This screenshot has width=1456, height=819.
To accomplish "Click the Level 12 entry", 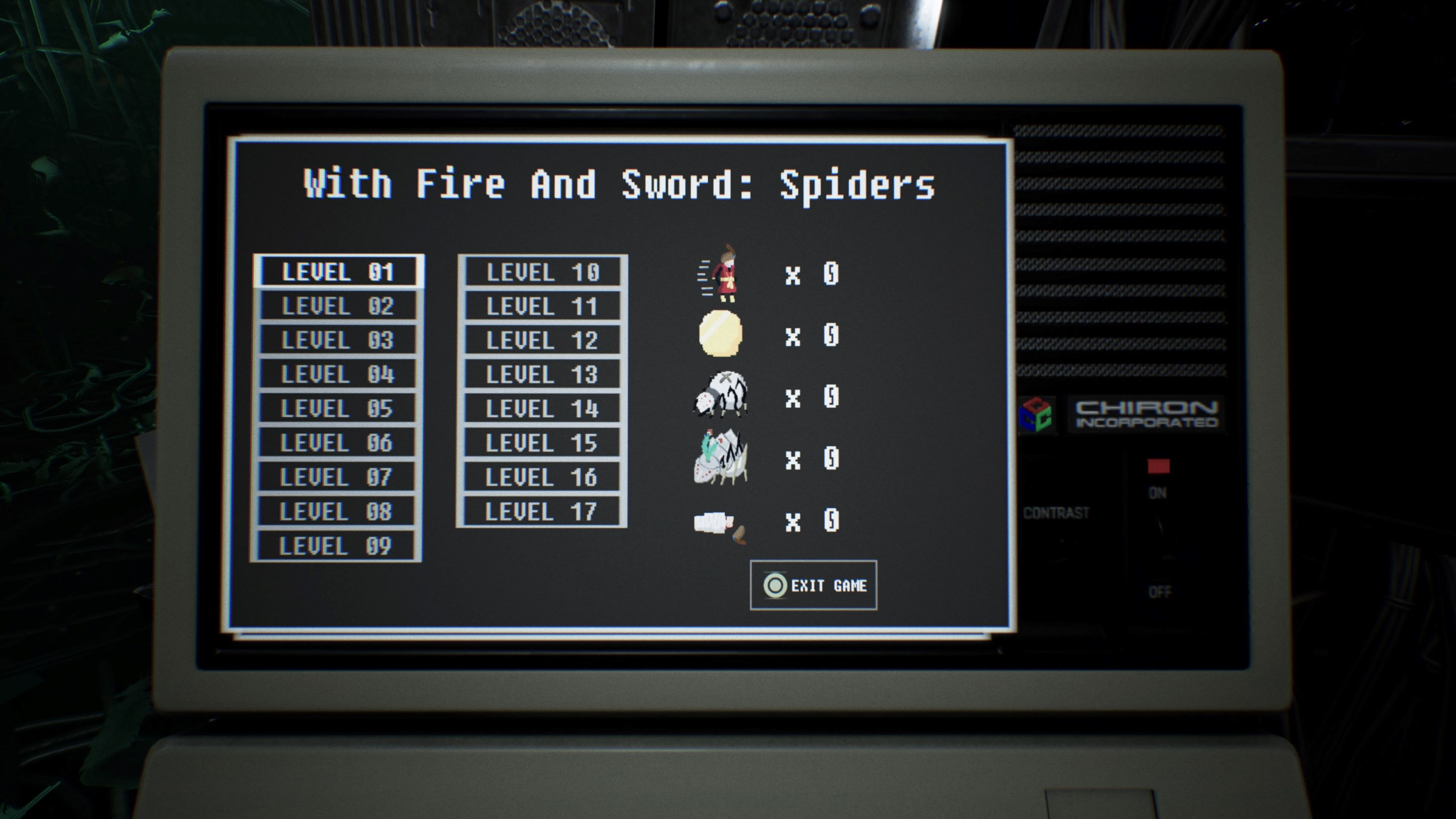I will click(x=542, y=340).
